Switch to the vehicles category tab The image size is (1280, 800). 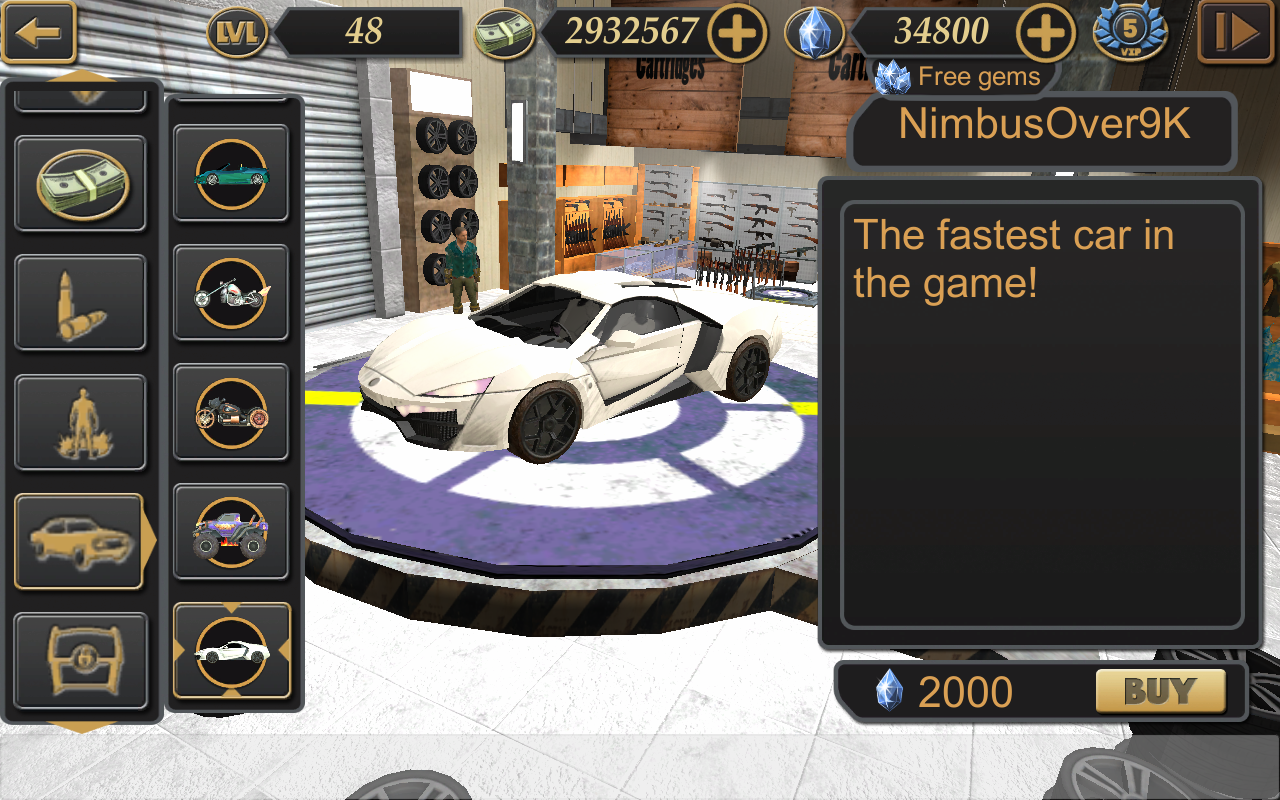tap(80, 540)
